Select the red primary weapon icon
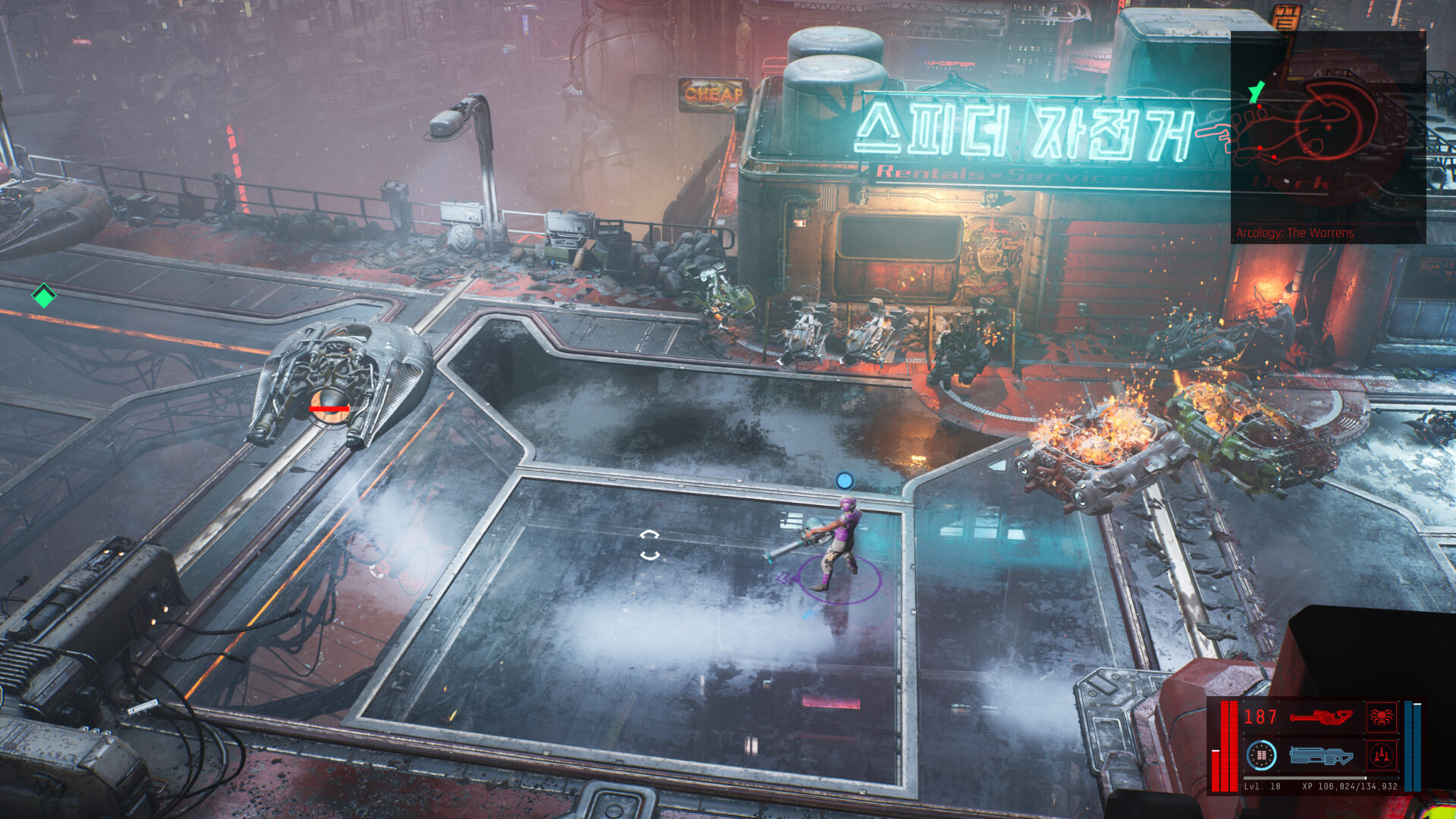This screenshot has height=819, width=1456. 1320,717
